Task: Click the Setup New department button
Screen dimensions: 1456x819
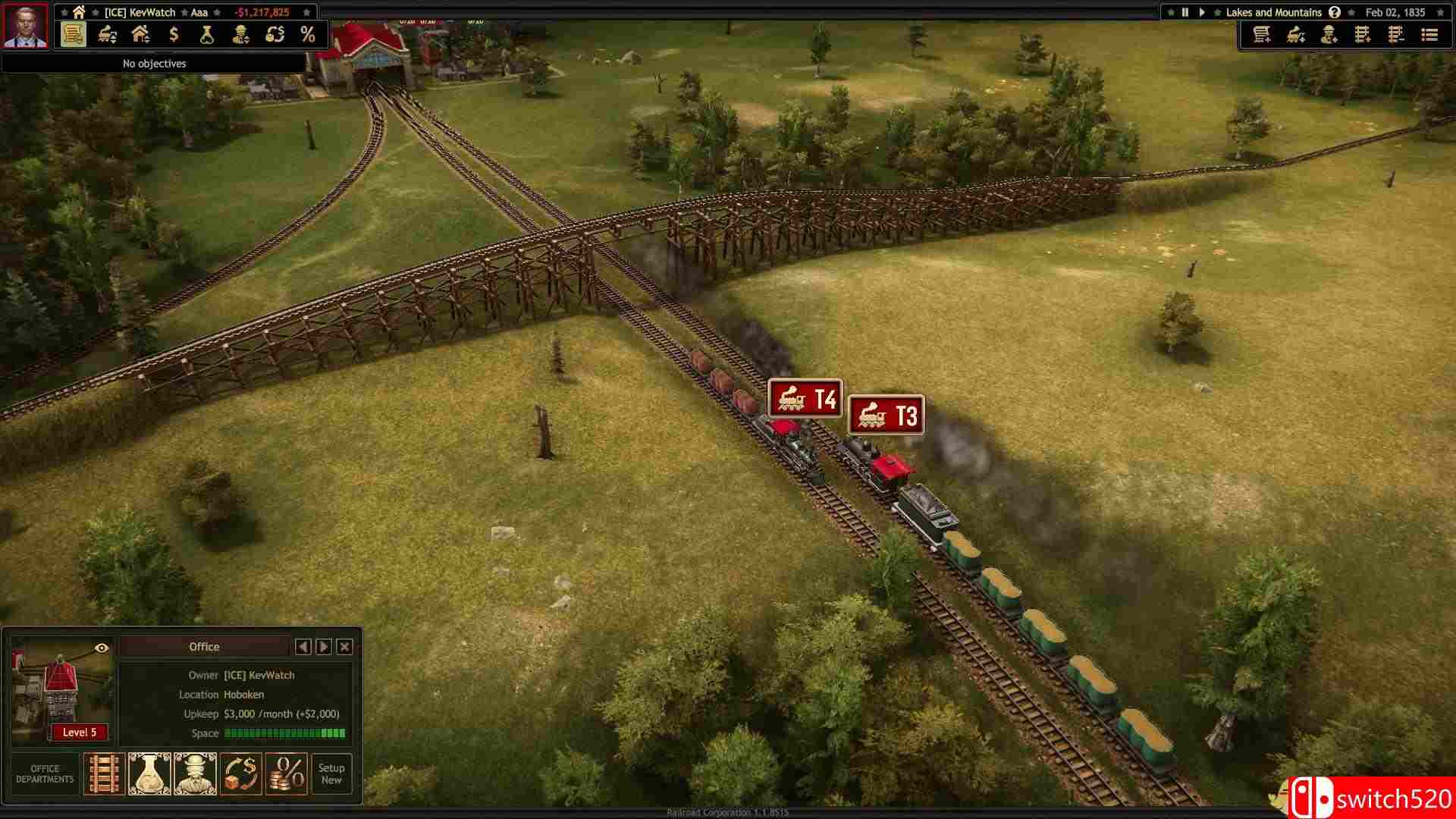Action: pyautogui.click(x=331, y=773)
